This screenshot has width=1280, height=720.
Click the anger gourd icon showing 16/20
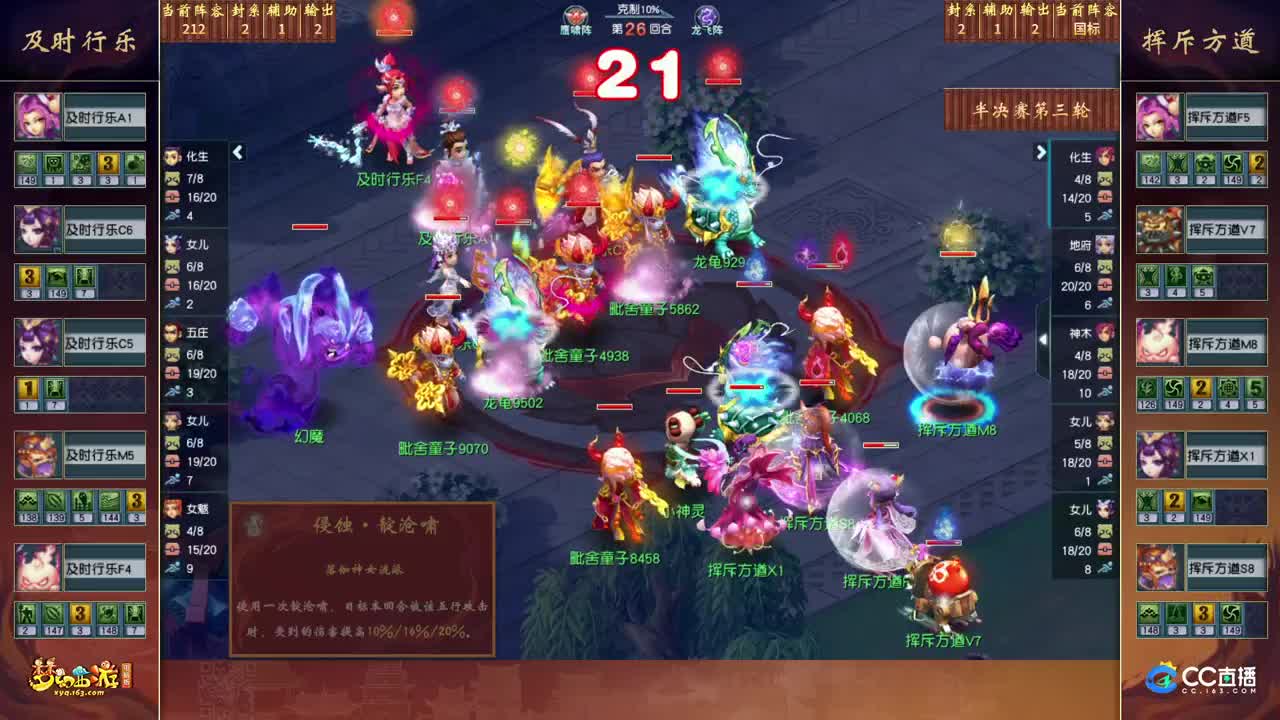(x=170, y=197)
